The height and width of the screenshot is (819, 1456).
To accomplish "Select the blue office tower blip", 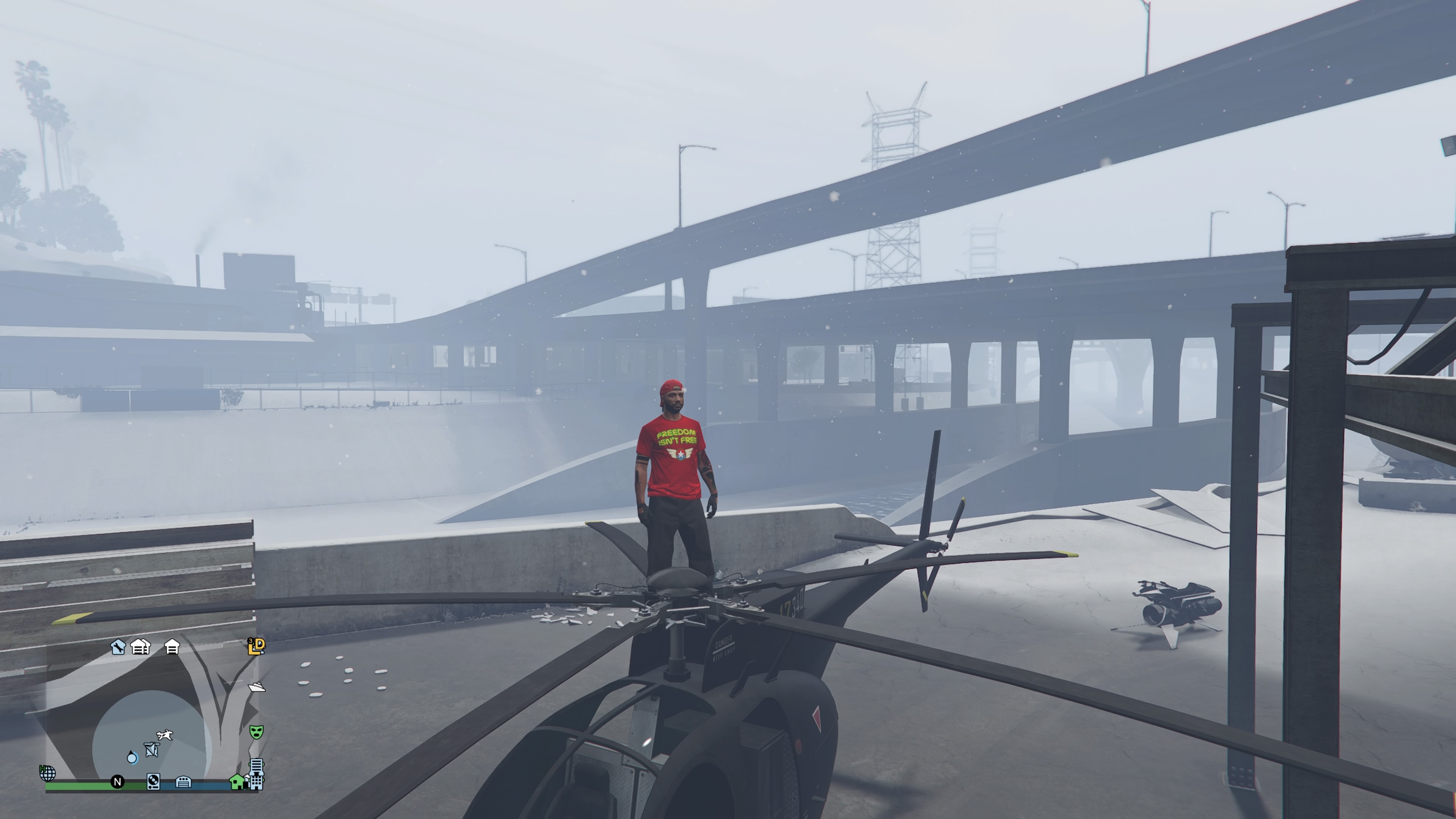I will (256, 774).
